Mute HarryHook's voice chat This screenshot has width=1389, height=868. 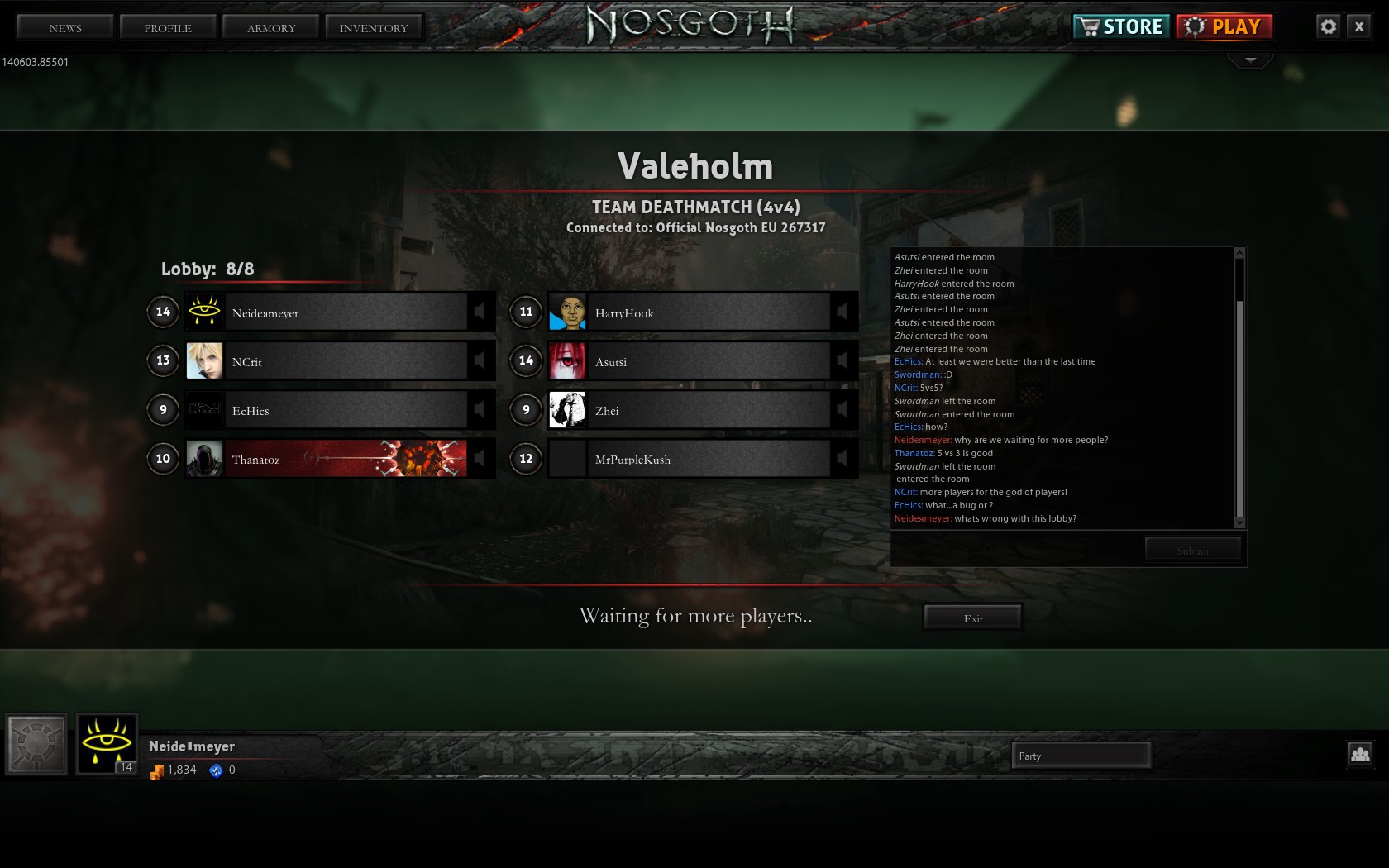pos(844,312)
